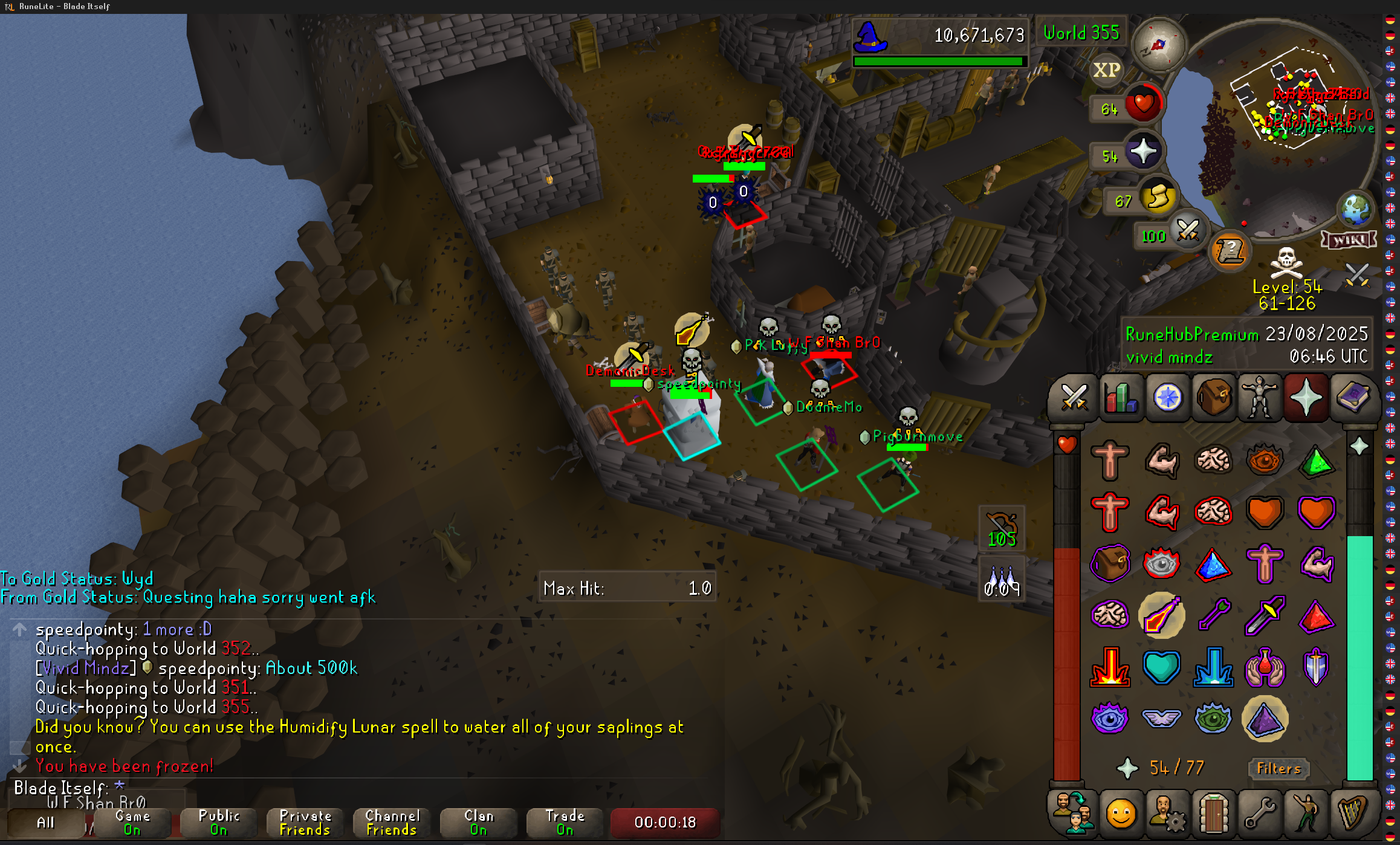Open the Emotes tab
Screen dimensions: 1400x845
pyautogui.click(x=1120, y=814)
